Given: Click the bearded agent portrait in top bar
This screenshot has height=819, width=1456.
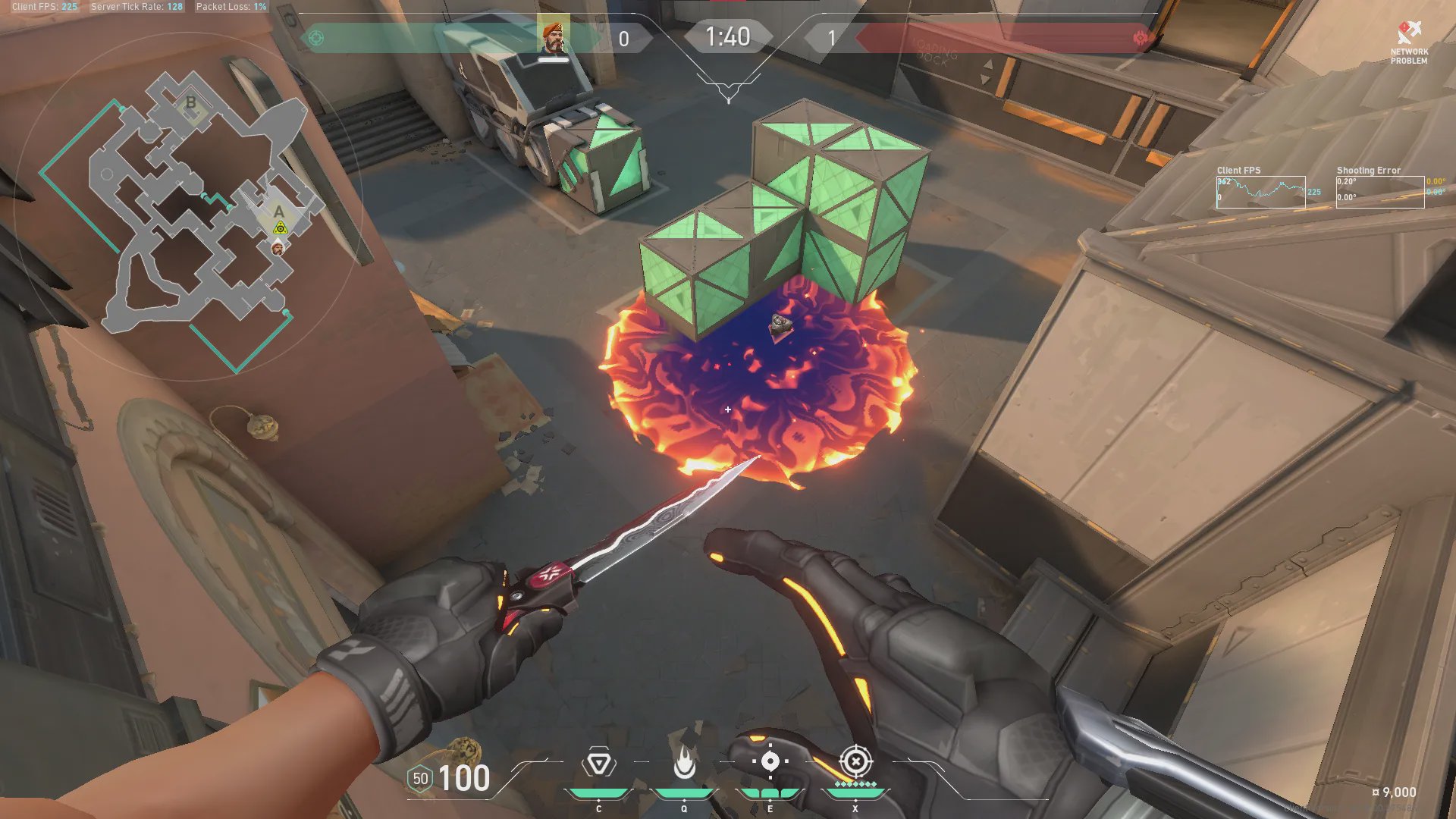Looking at the screenshot, I should (554, 37).
